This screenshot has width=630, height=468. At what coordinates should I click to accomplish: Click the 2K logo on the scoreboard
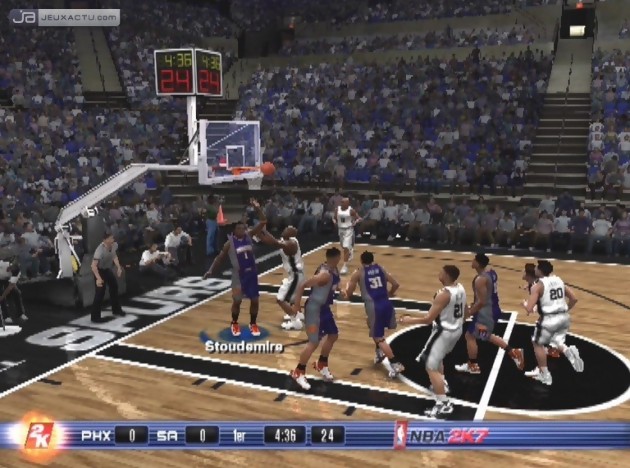pyautogui.click(x=40, y=437)
